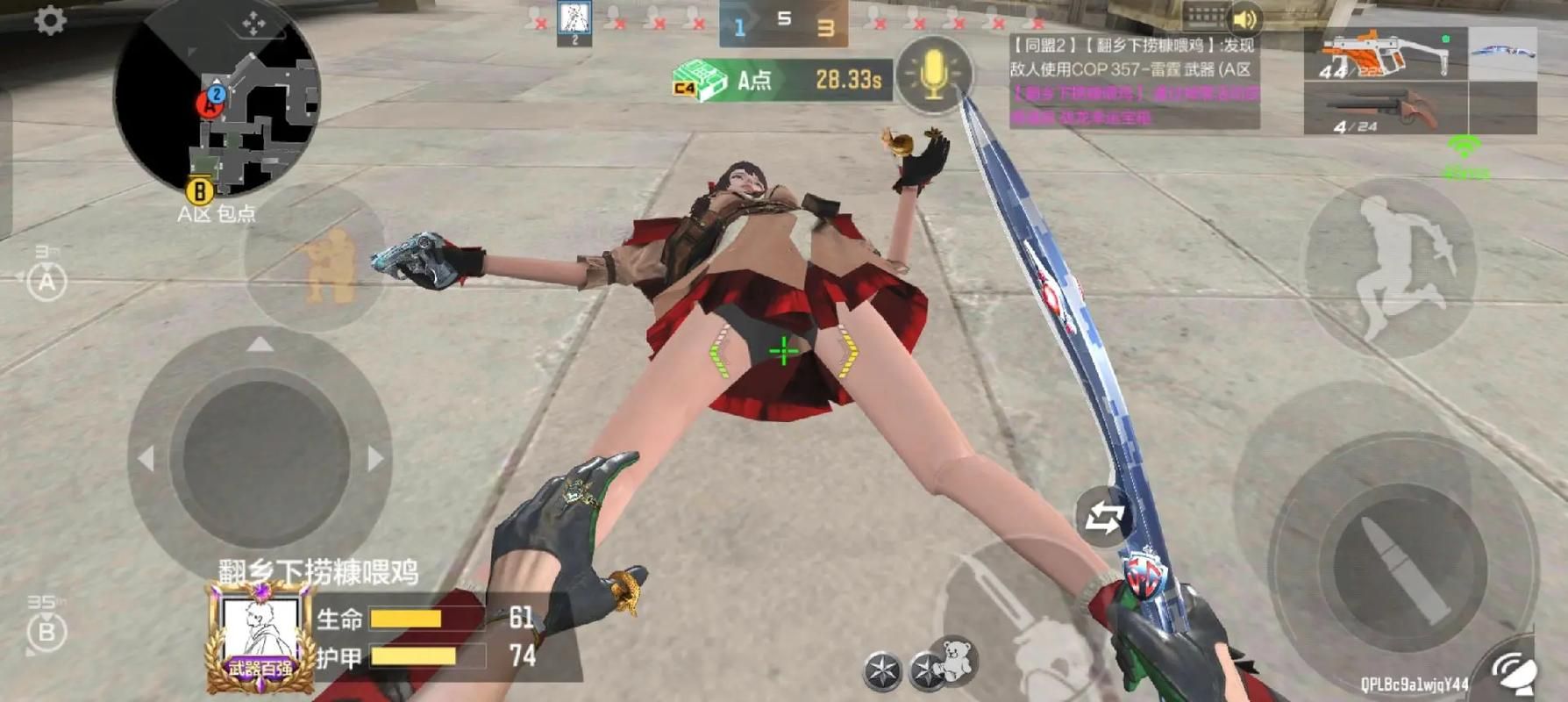Viewport: 1568px width, 702px height.
Task: Tap the weapon swap arrows icon
Action: 1104,517
